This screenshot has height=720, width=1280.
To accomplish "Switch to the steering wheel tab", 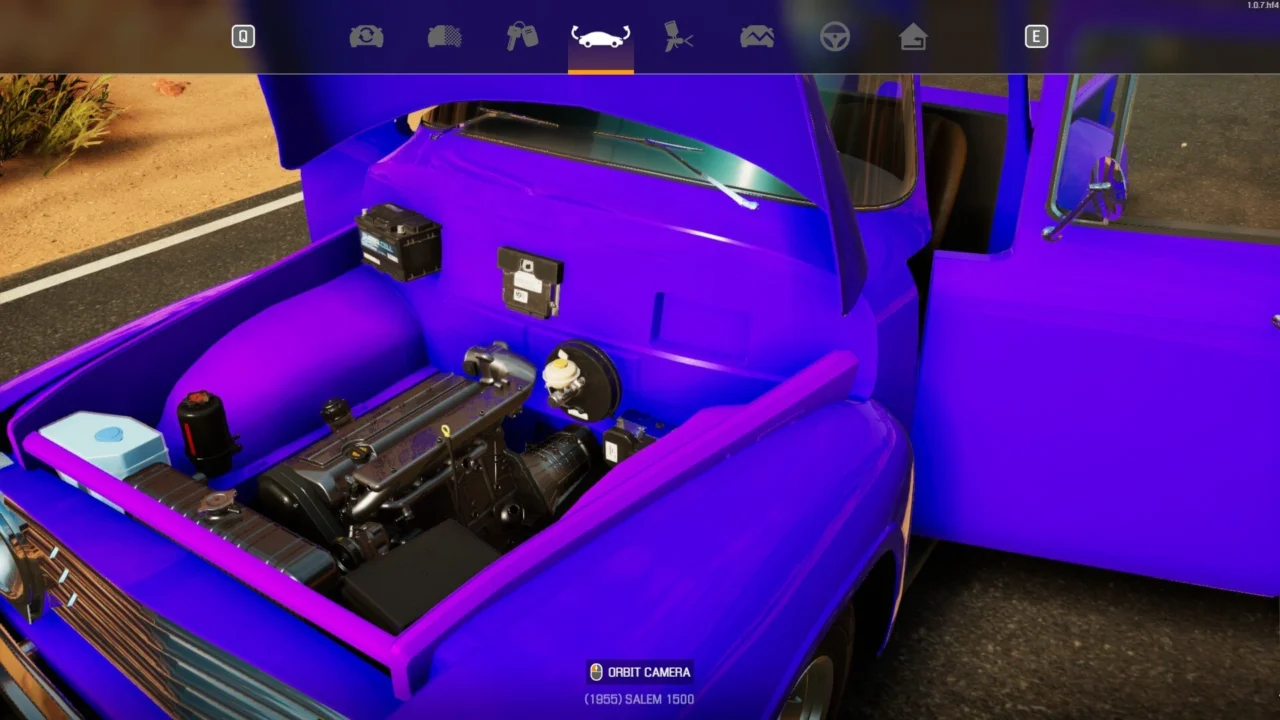I will [x=835, y=37].
